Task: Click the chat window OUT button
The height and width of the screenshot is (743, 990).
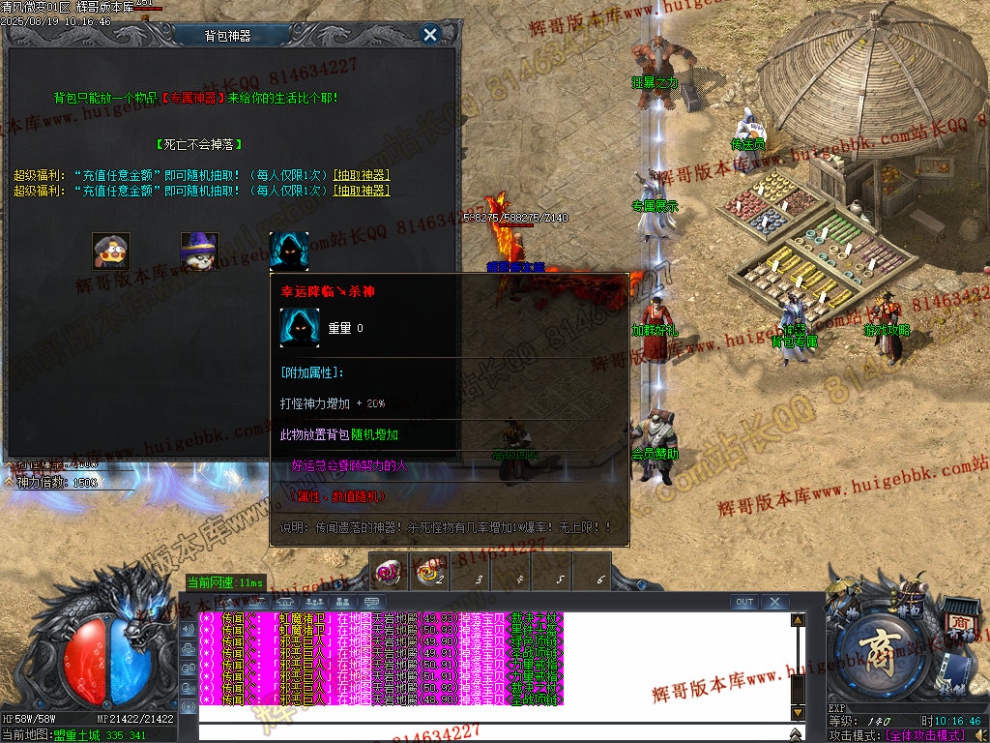Action: point(744,602)
